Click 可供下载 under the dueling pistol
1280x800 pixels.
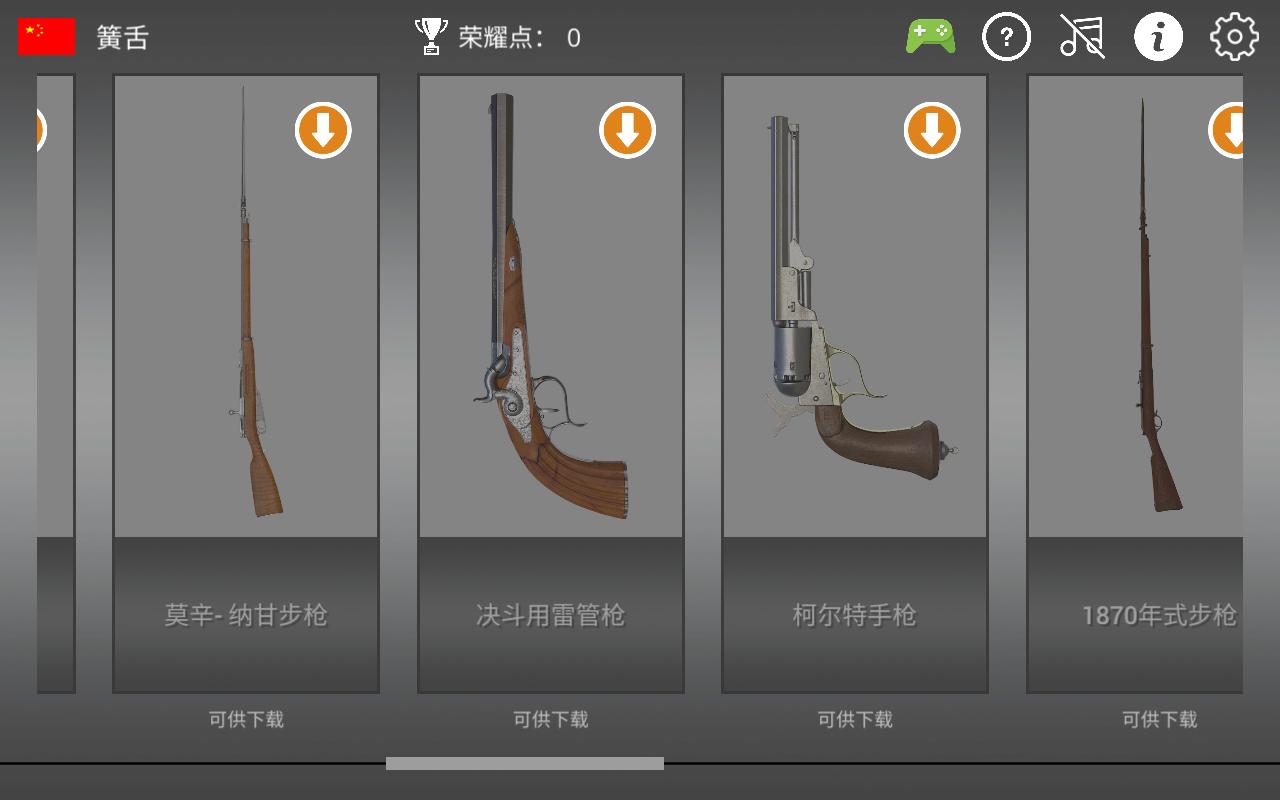[x=551, y=719]
